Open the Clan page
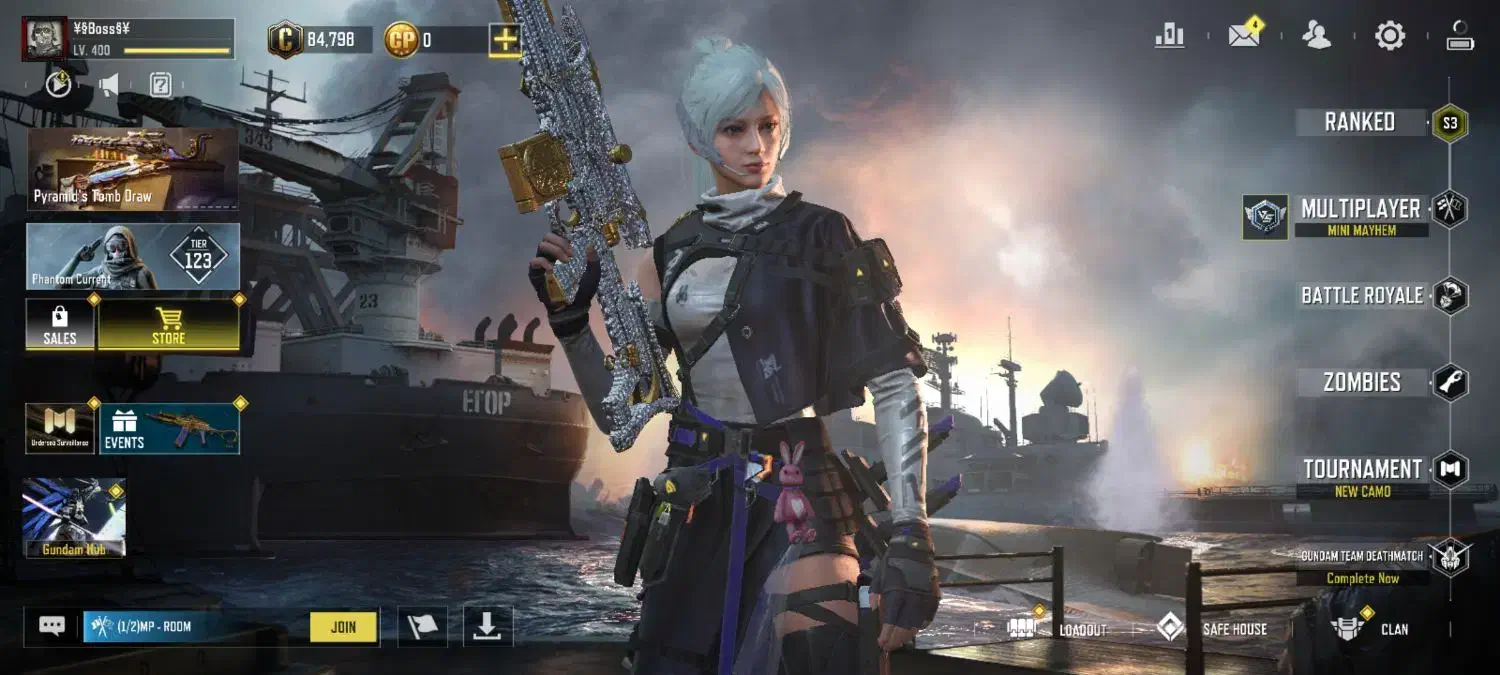The image size is (1500, 675). pos(1370,628)
